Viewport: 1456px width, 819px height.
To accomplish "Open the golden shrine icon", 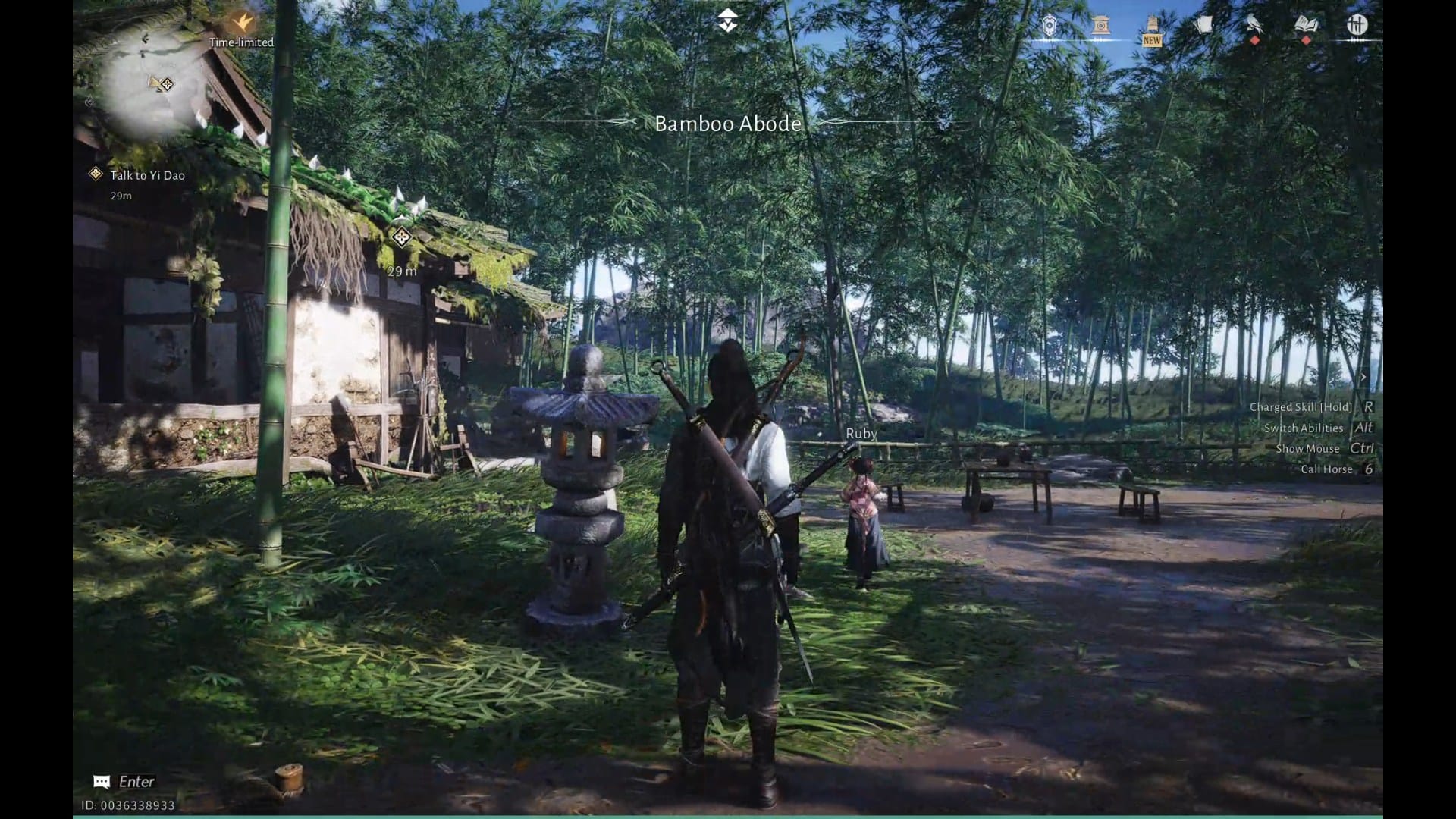I will [1101, 27].
